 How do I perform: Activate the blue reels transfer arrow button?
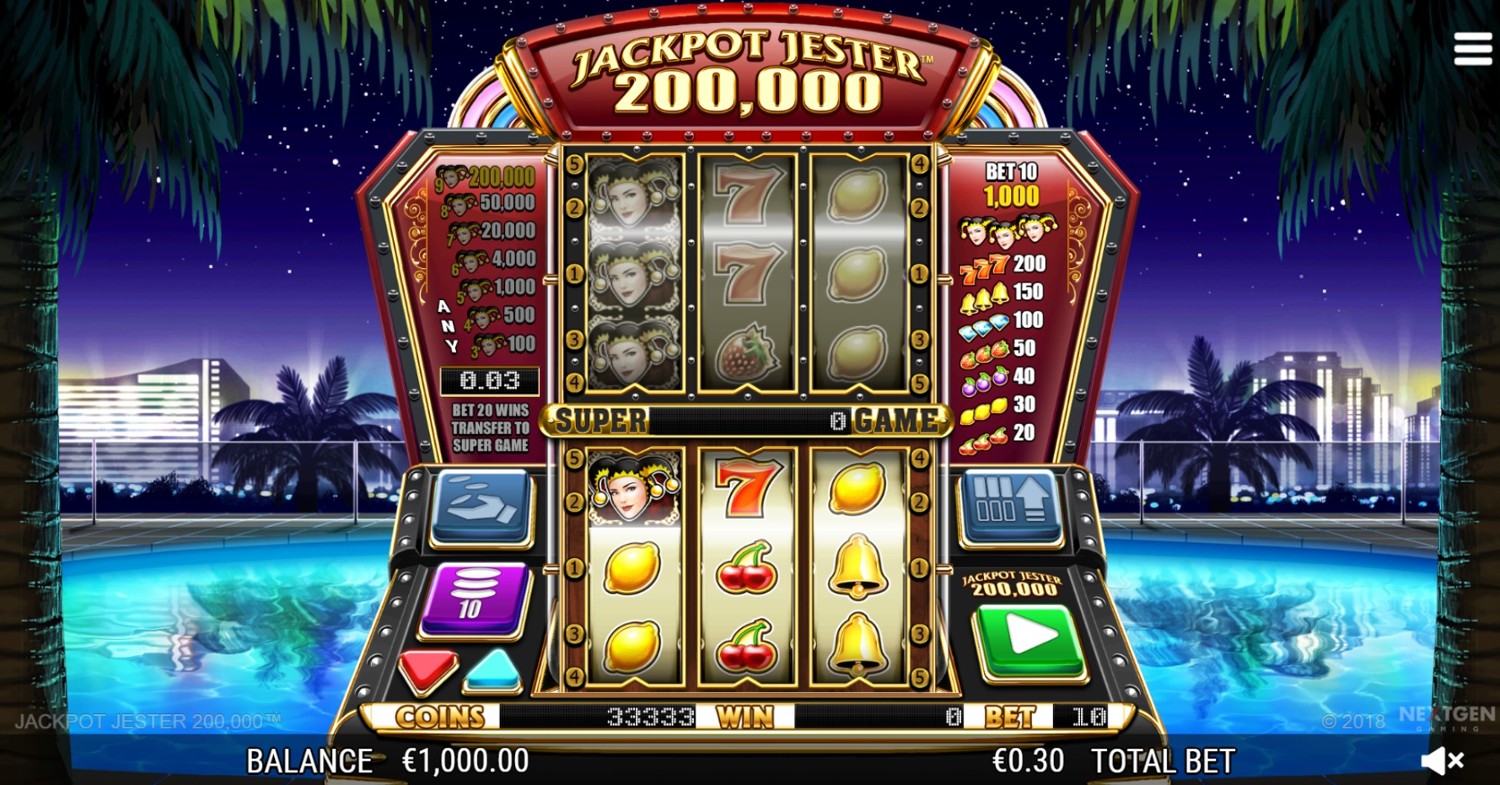[1011, 507]
